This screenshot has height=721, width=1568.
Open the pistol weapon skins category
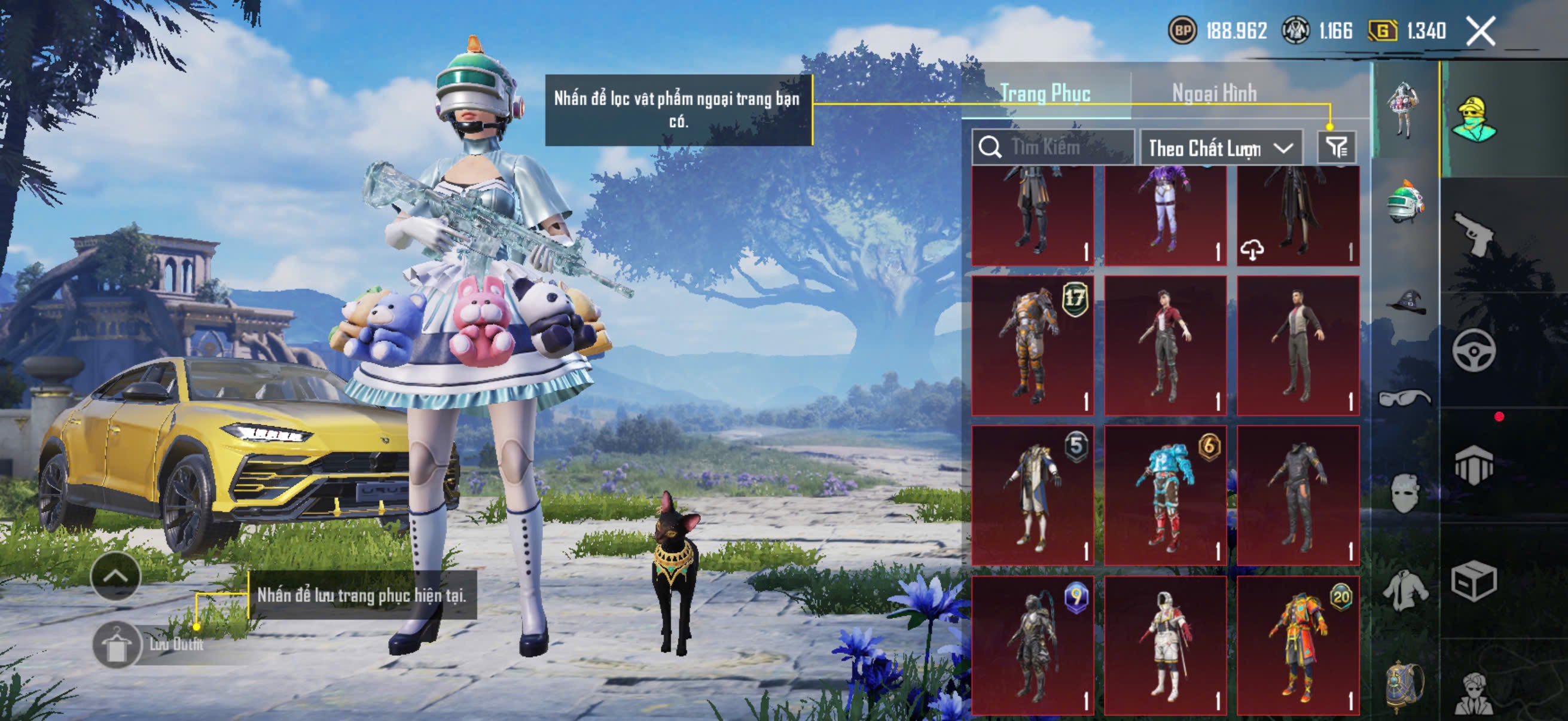tap(1474, 234)
